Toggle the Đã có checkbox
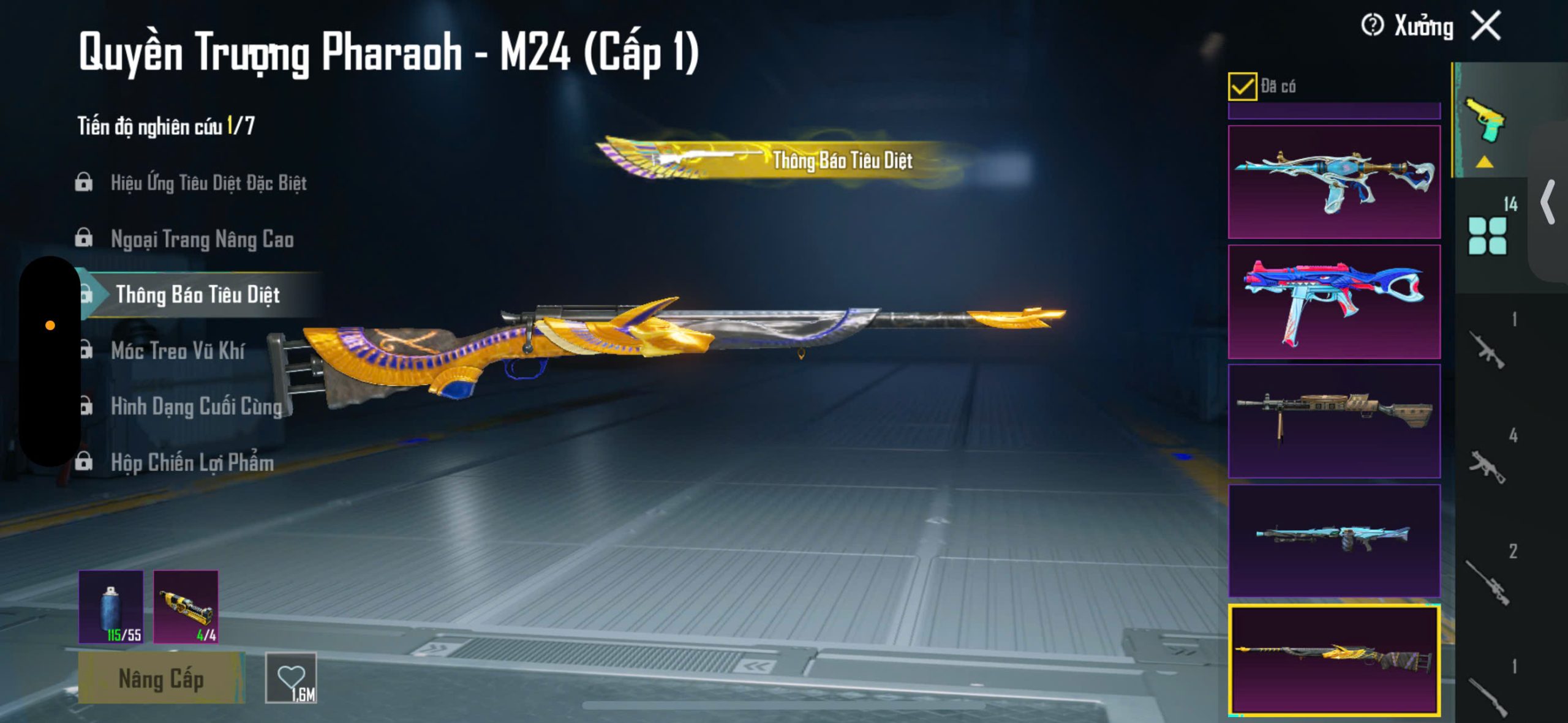This screenshot has height=723, width=1568. pos(1242,86)
